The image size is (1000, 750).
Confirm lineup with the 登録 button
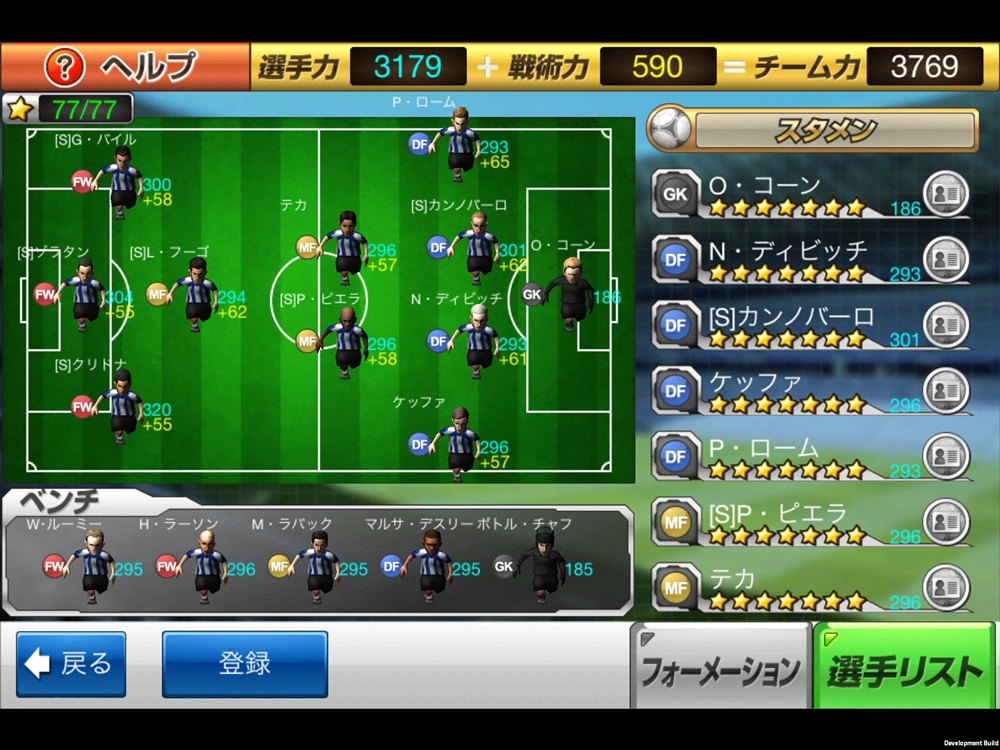click(245, 664)
